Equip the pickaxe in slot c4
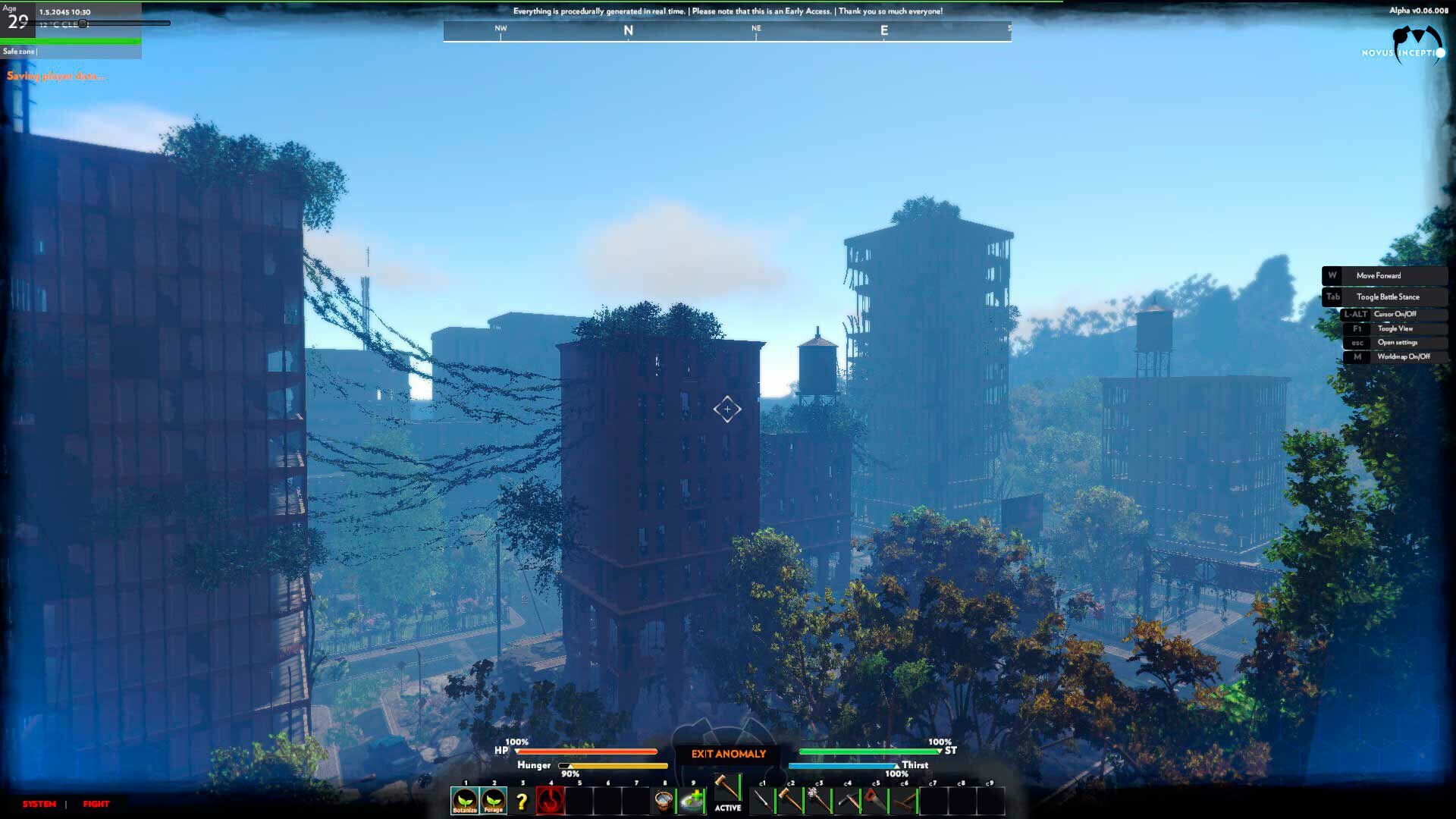This screenshot has height=819, width=1456. pos(848,801)
